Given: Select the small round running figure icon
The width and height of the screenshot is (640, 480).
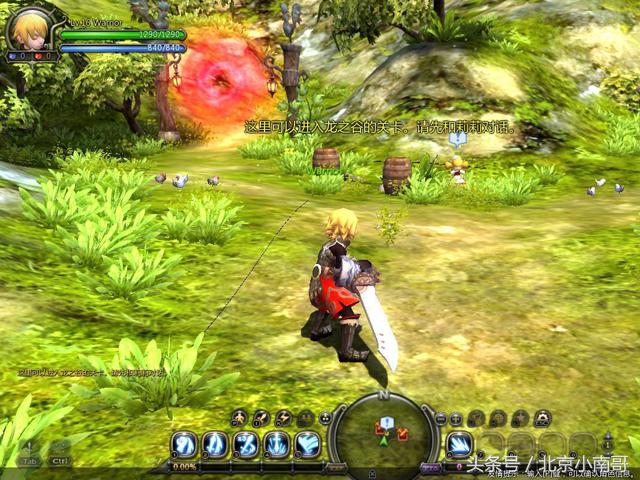Looking at the screenshot, I should tap(239, 418).
